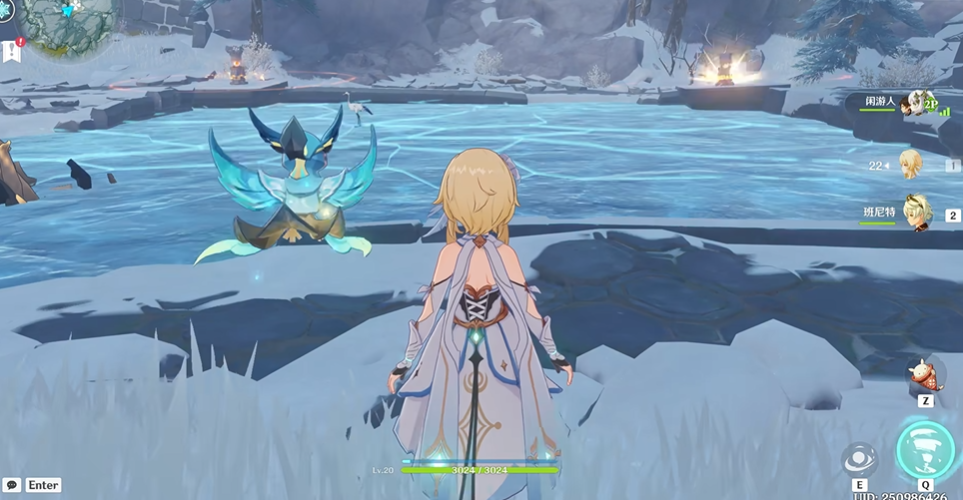
Task: Switch to party member 班尼特
Action: tap(917, 213)
